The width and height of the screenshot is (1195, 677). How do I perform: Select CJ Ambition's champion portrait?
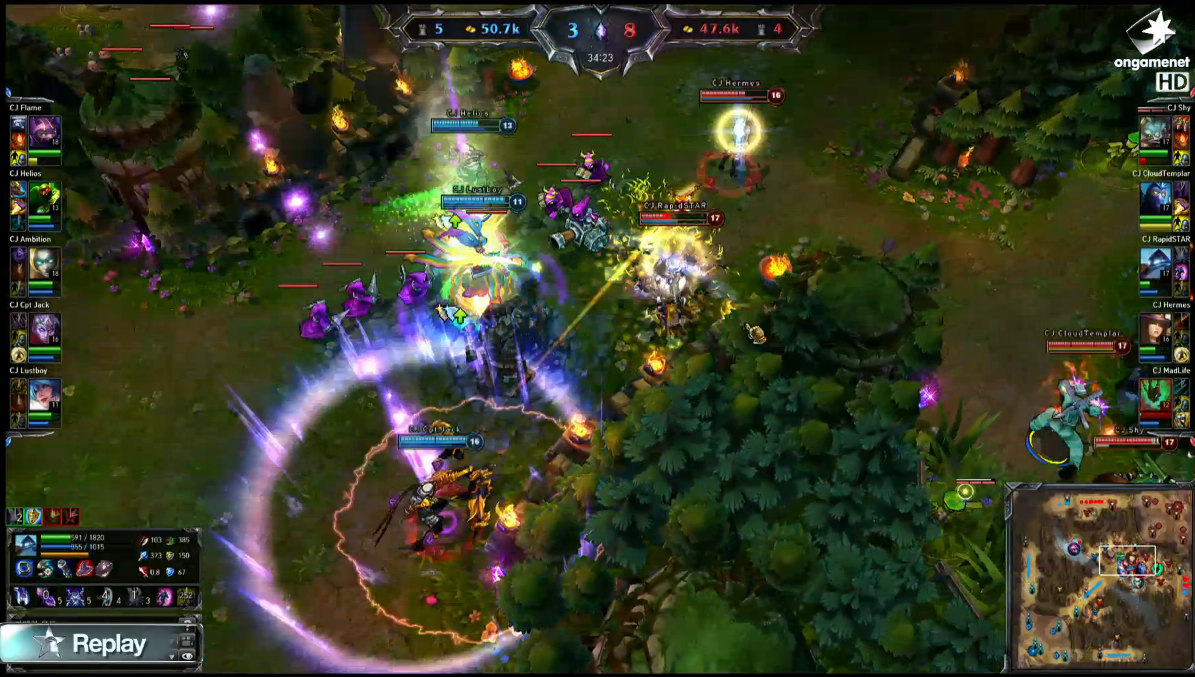tap(45, 263)
